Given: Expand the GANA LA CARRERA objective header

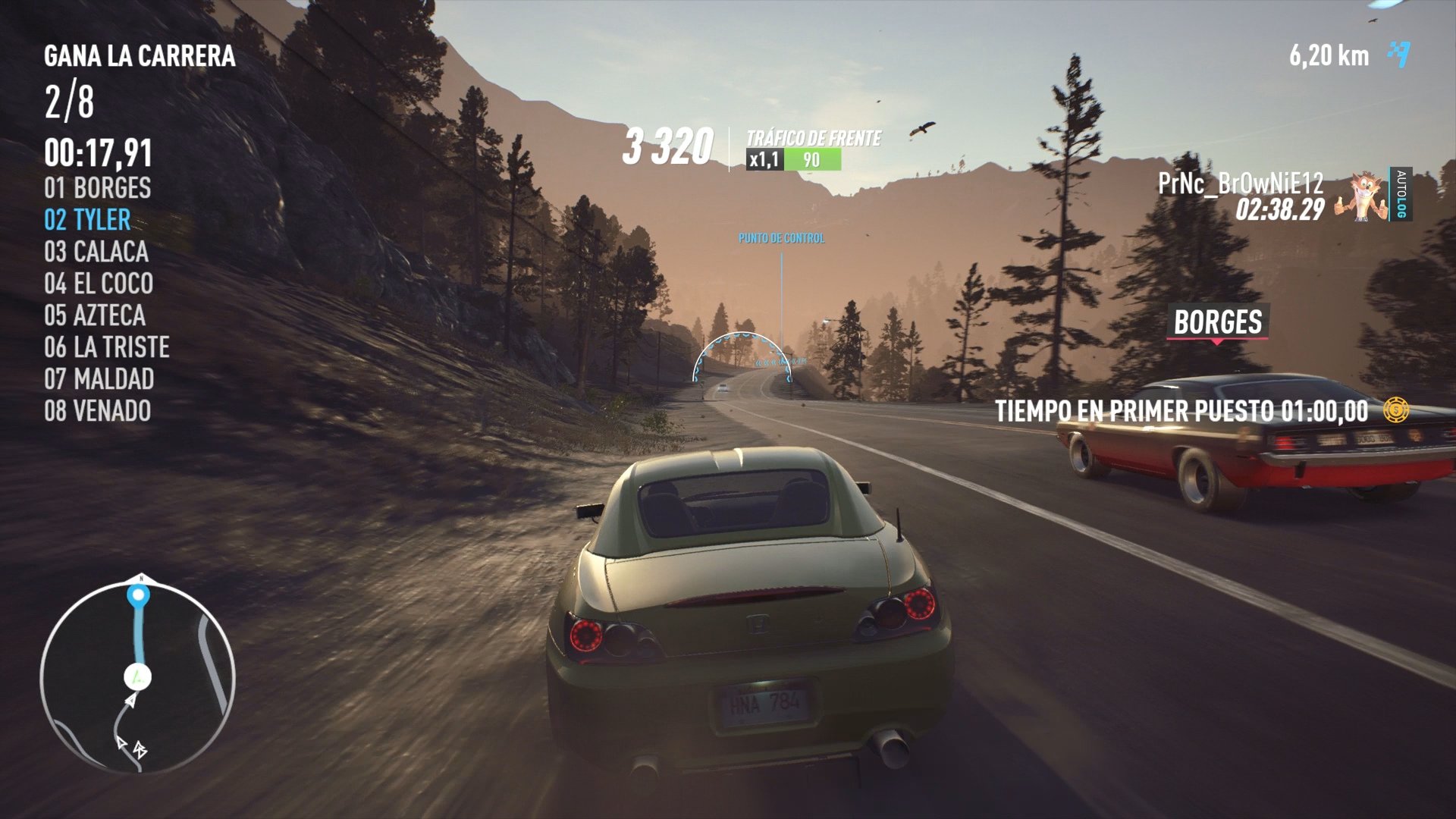Looking at the screenshot, I should [x=139, y=55].
